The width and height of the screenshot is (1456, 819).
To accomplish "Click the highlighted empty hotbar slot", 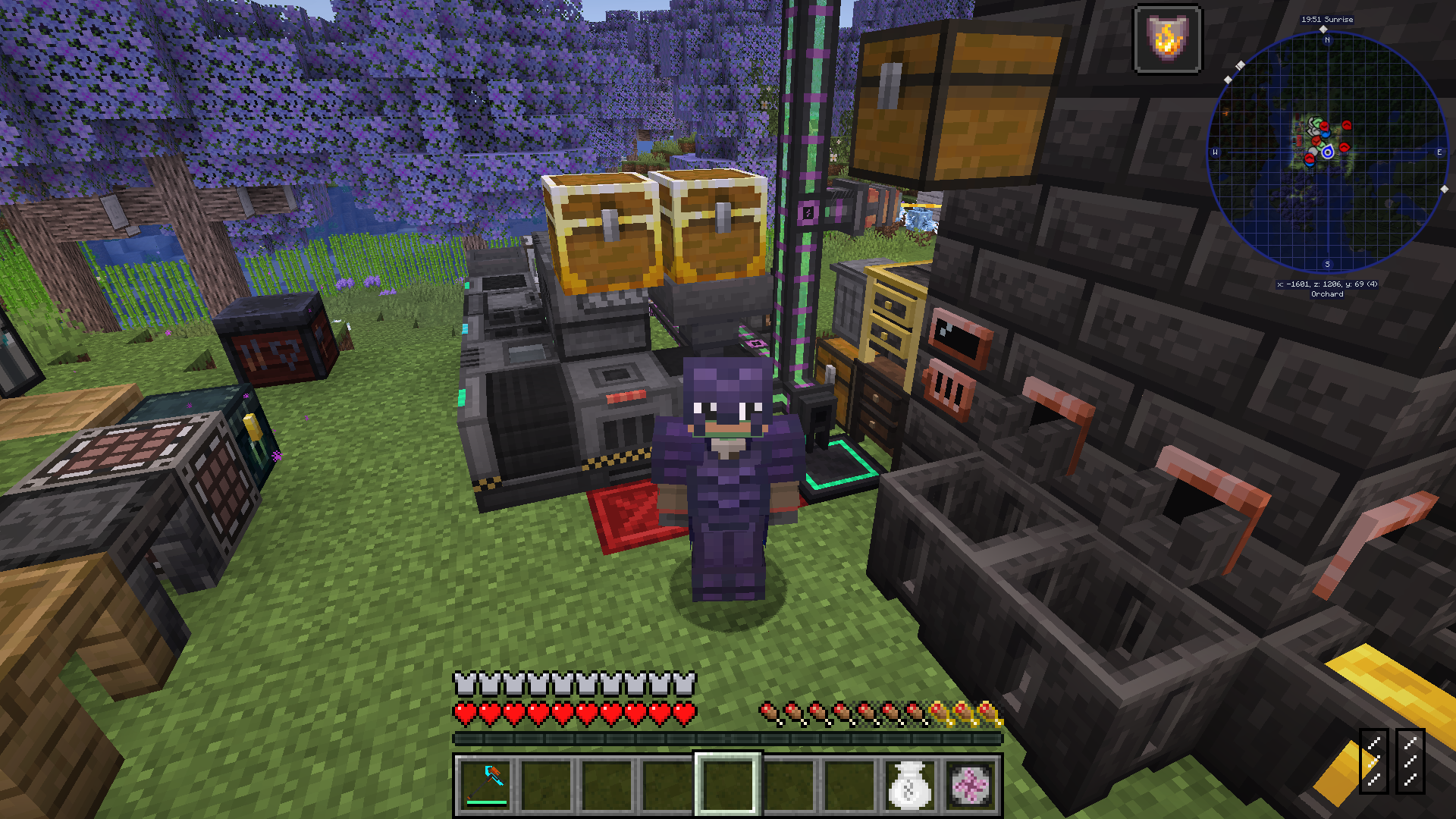I will 727,784.
